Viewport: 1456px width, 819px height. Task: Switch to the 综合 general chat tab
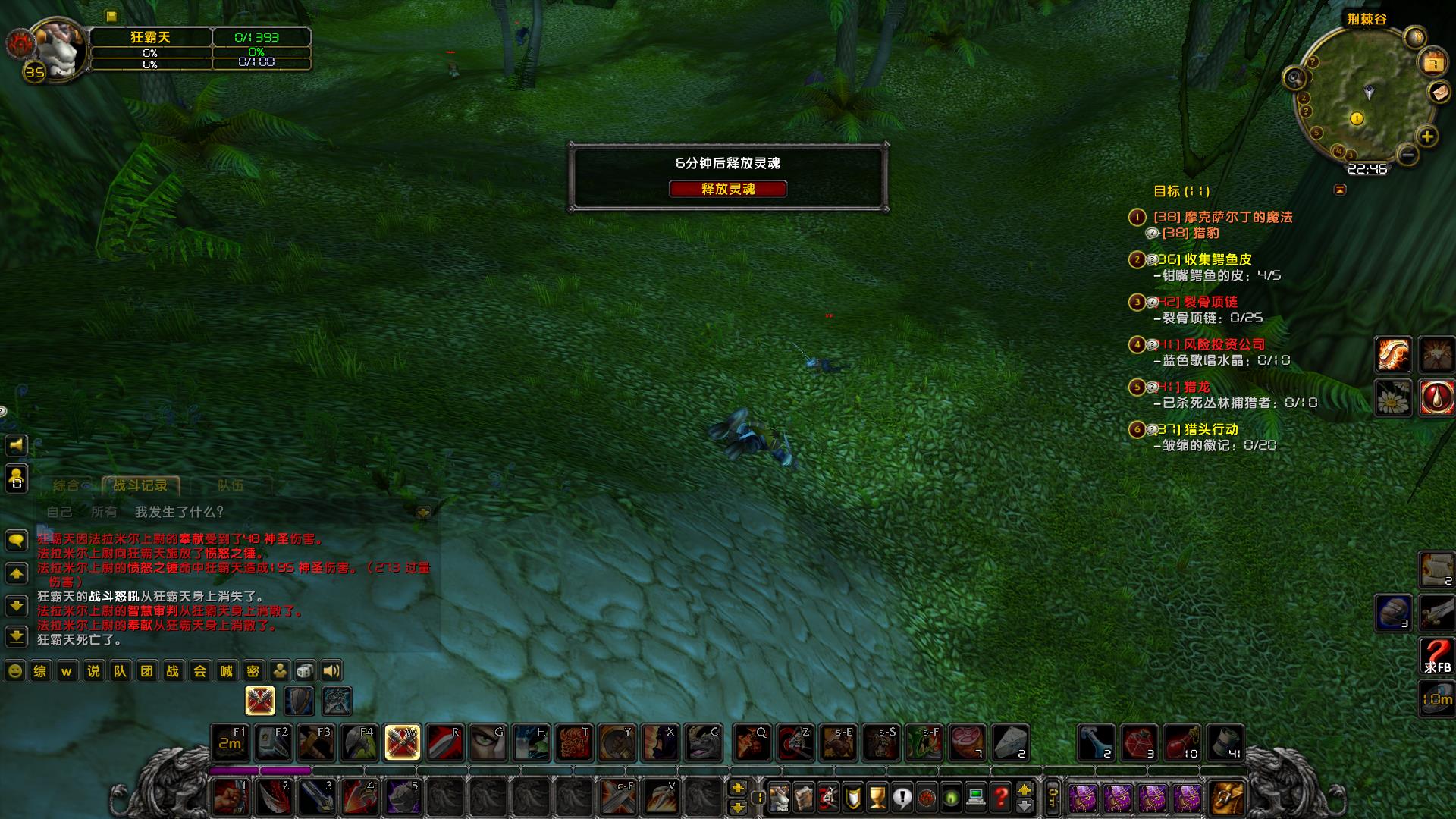pyautogui.click(x=66, y=485)
